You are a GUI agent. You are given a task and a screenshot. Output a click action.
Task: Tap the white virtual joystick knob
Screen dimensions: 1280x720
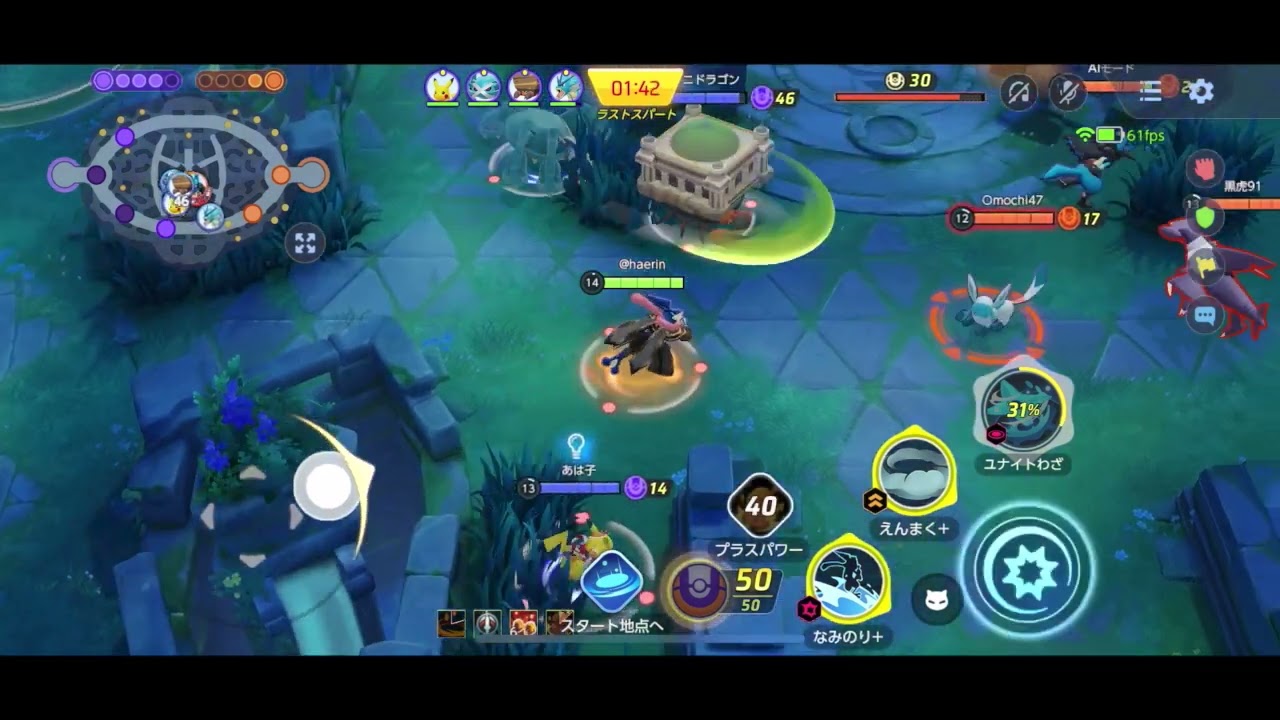pos(328,486)
